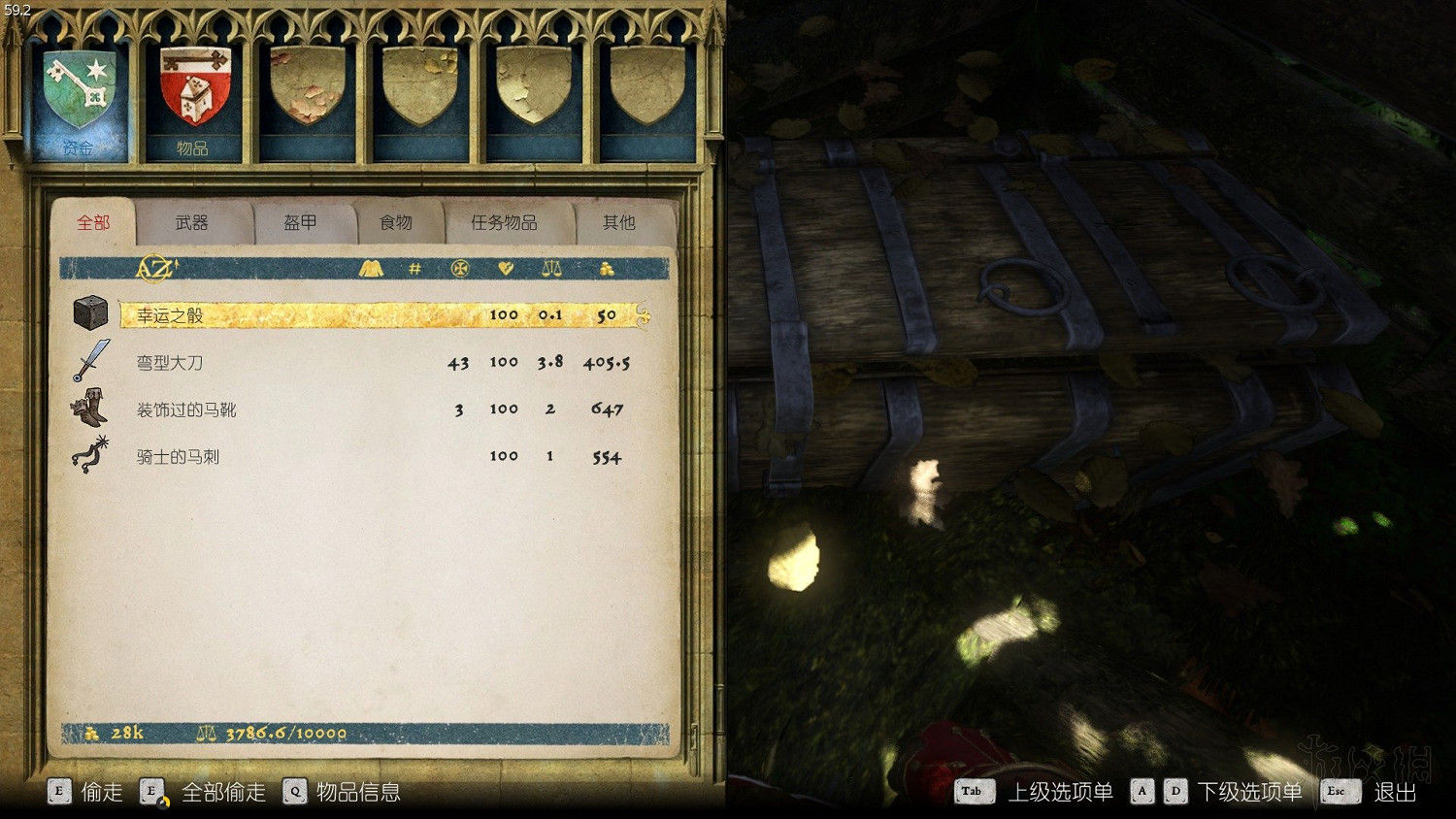Screen dimensions: 1456x819
Task: Filter by 任务物品 tab
Action: pos(504,223)
